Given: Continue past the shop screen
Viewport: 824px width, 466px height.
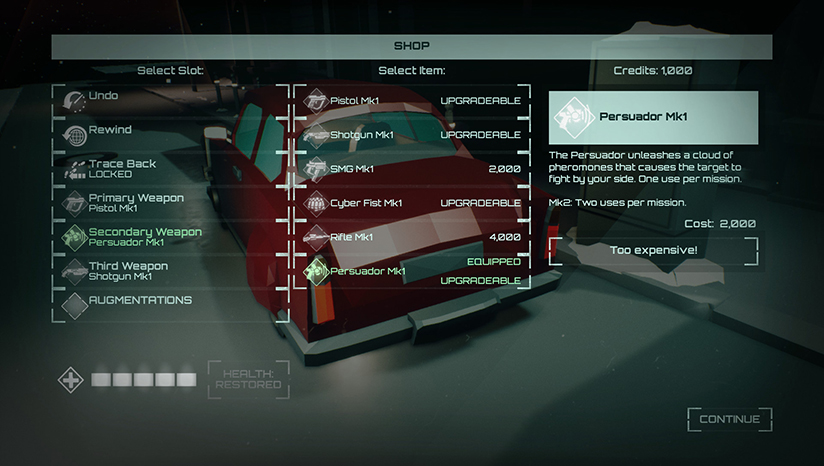Looking at the screenshot, I should (x=729, y=419).
